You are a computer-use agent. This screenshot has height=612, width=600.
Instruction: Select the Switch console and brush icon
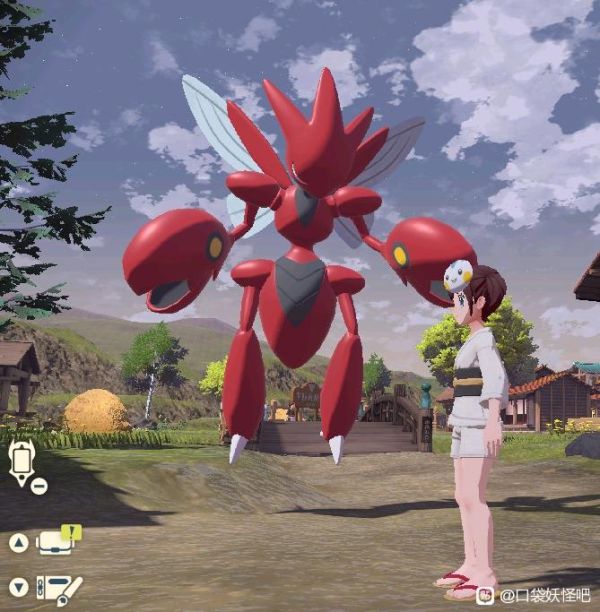click(58, 589)
